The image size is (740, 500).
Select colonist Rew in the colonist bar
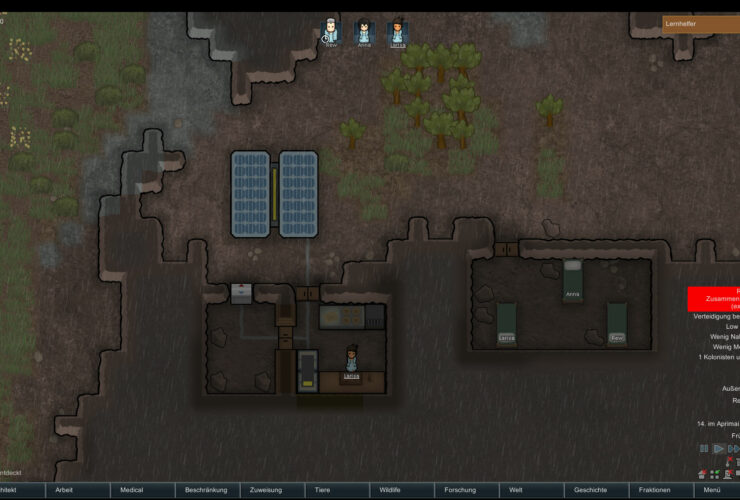click(x=331, y=32)
